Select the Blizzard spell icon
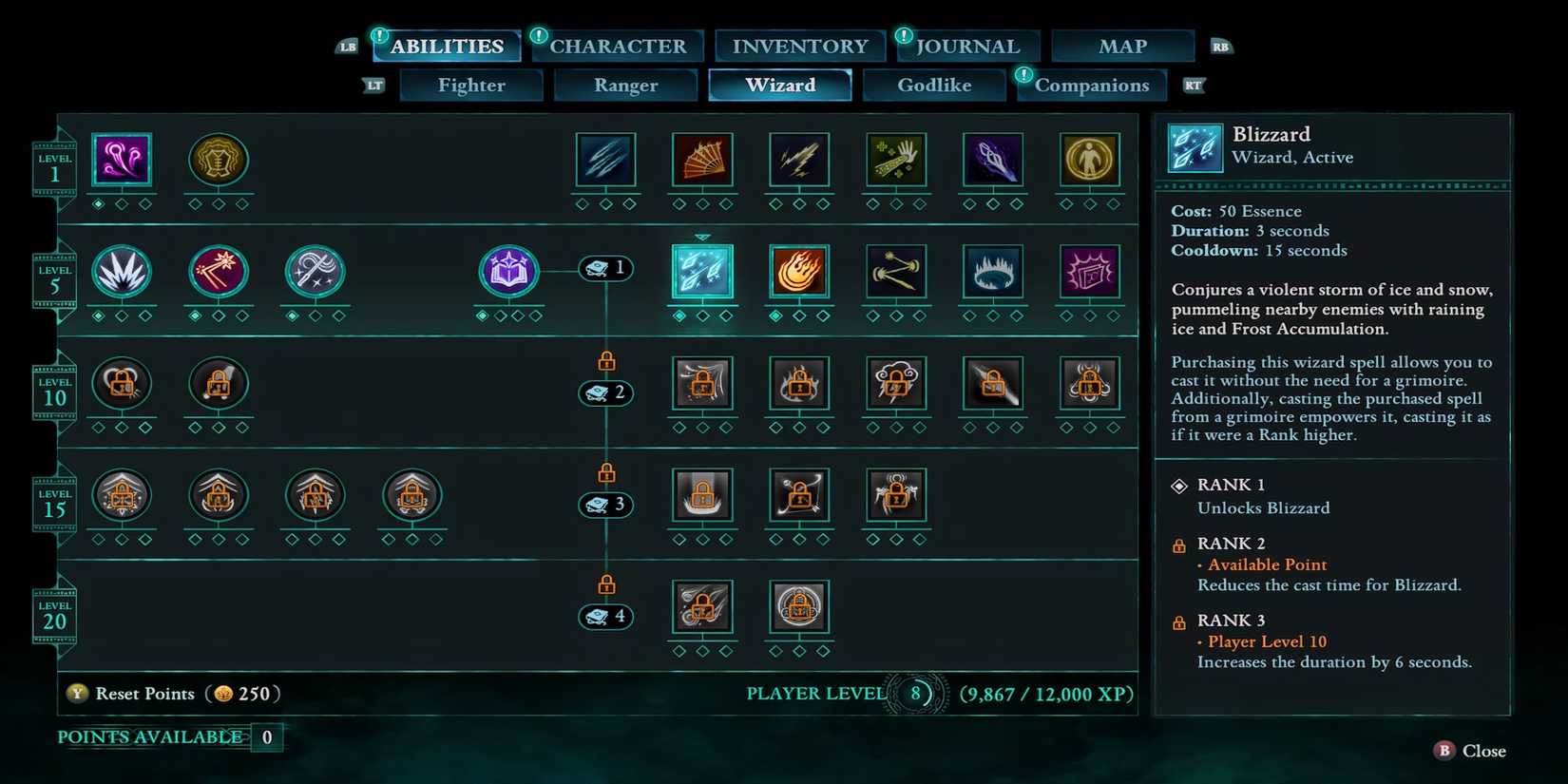Viewport: 1568px width, 784px height. [x=702, y=271]
